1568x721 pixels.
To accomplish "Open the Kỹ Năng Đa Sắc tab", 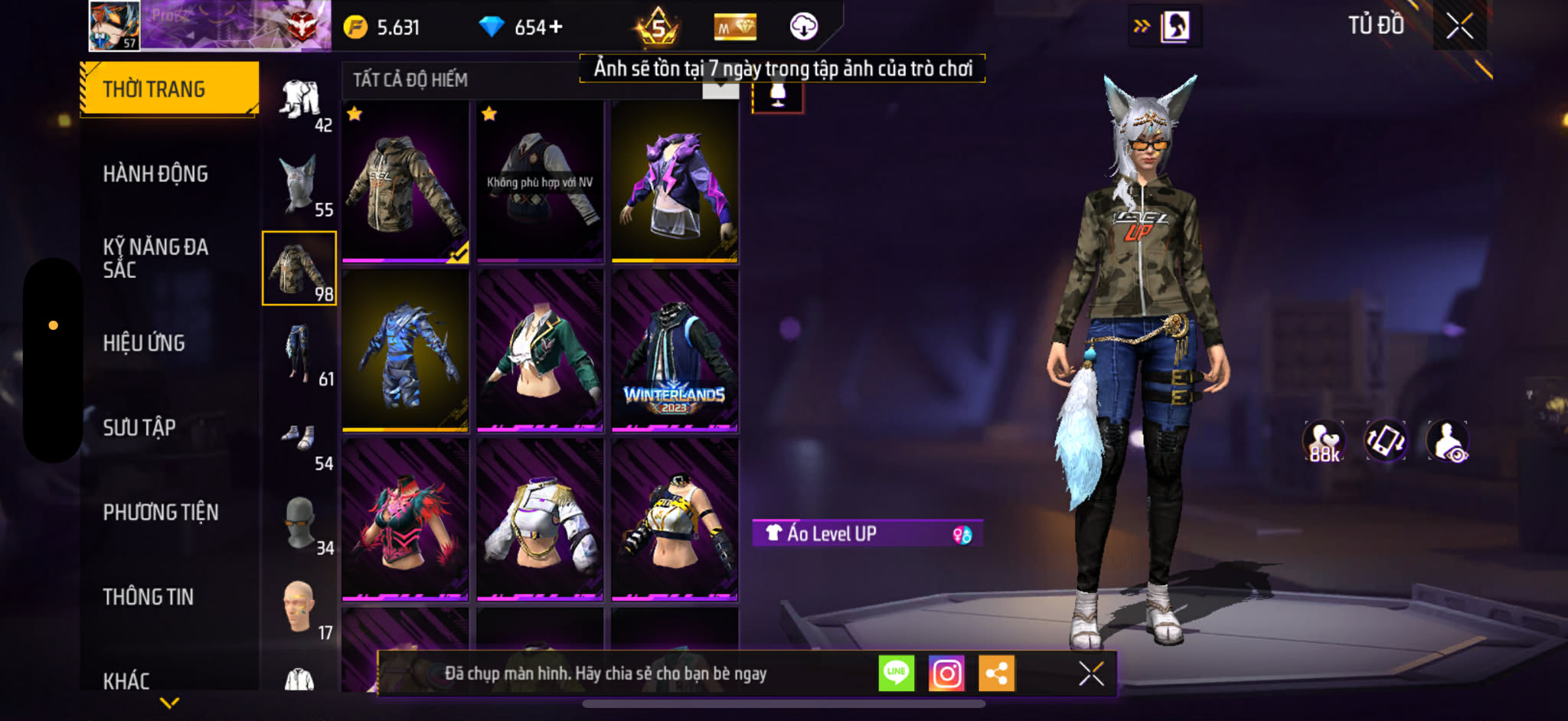I will pos(155,258).
